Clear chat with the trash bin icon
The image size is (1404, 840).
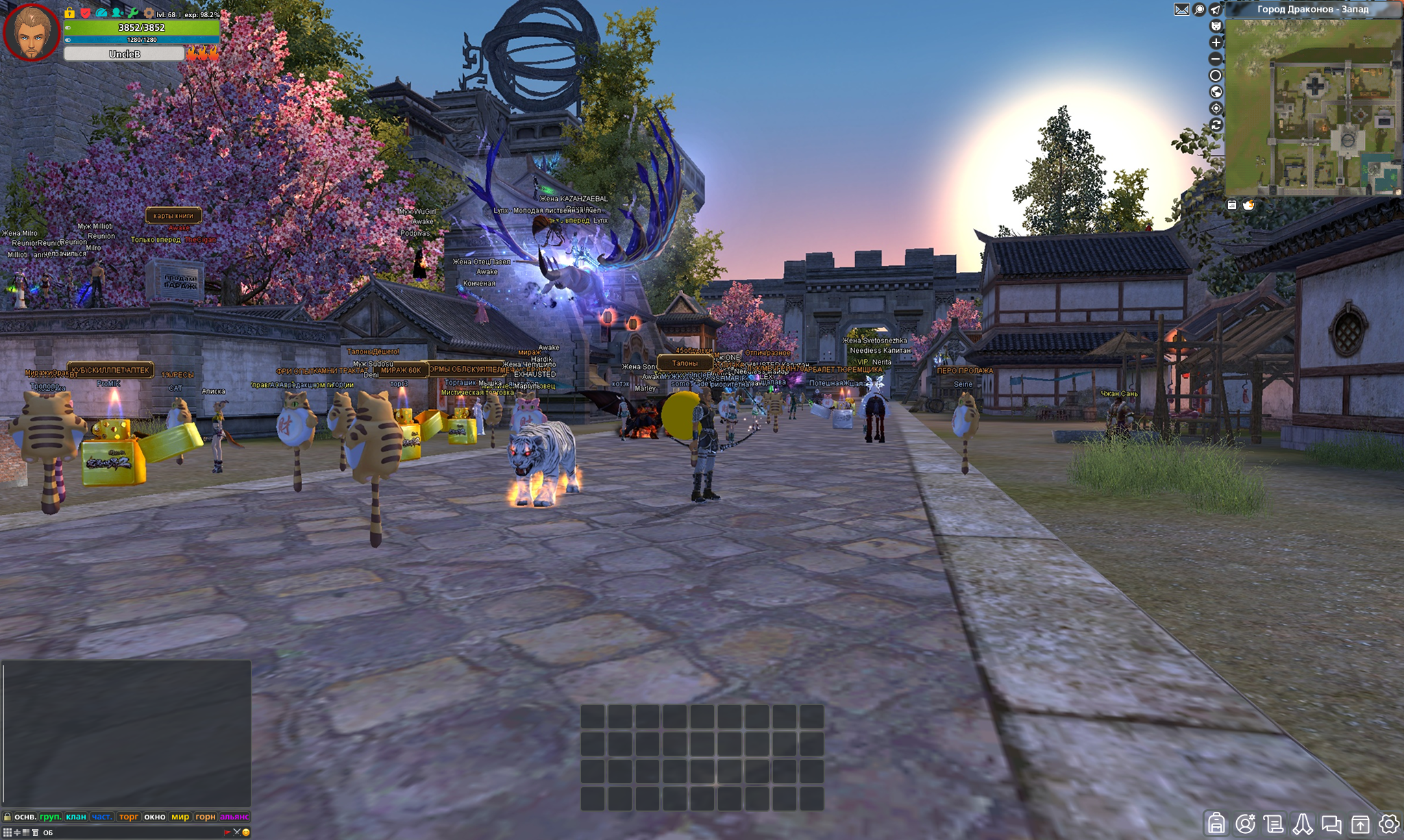coord(35,832)
